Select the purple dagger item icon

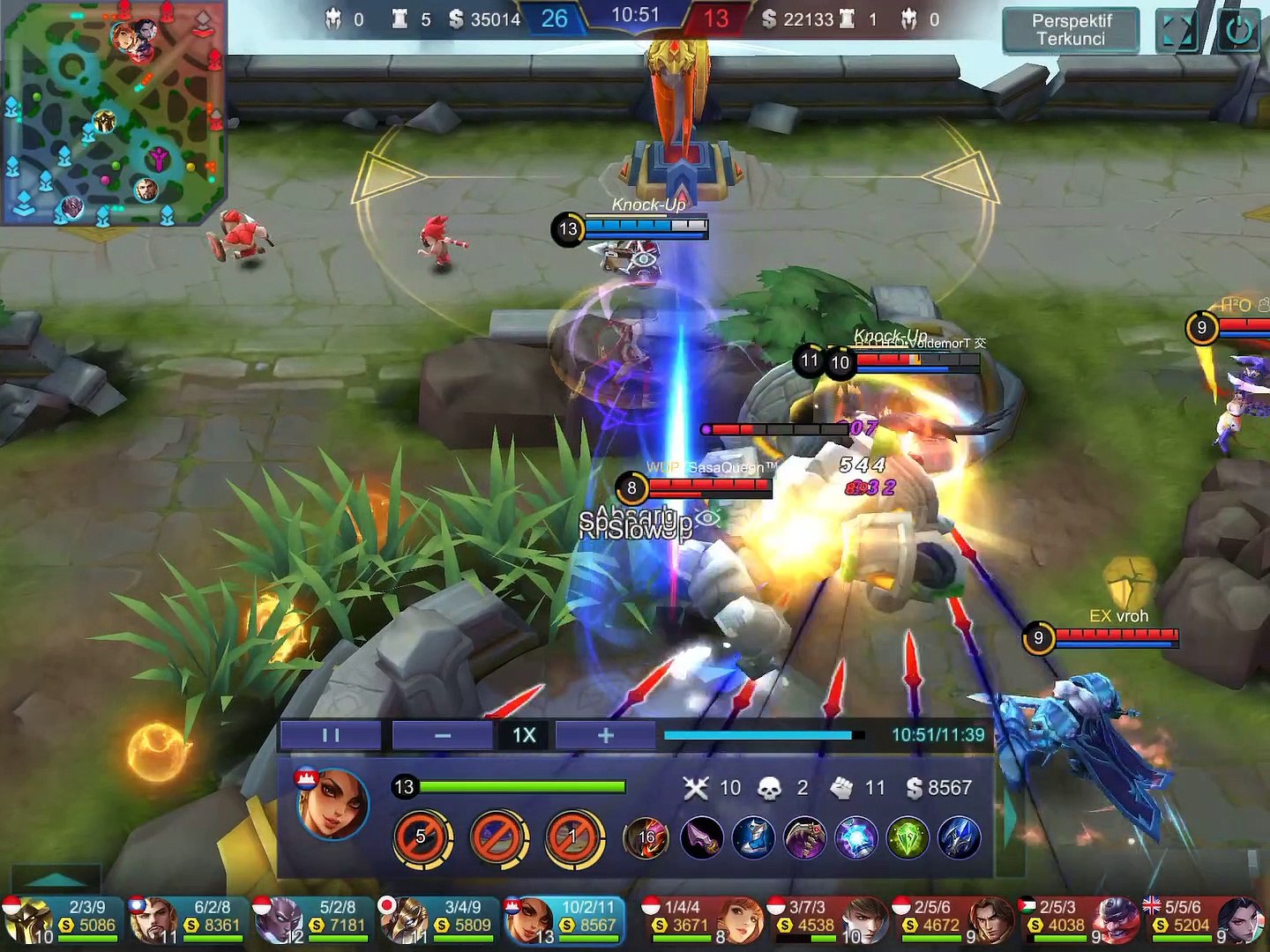pyautogui.click(x=702, y=838)
